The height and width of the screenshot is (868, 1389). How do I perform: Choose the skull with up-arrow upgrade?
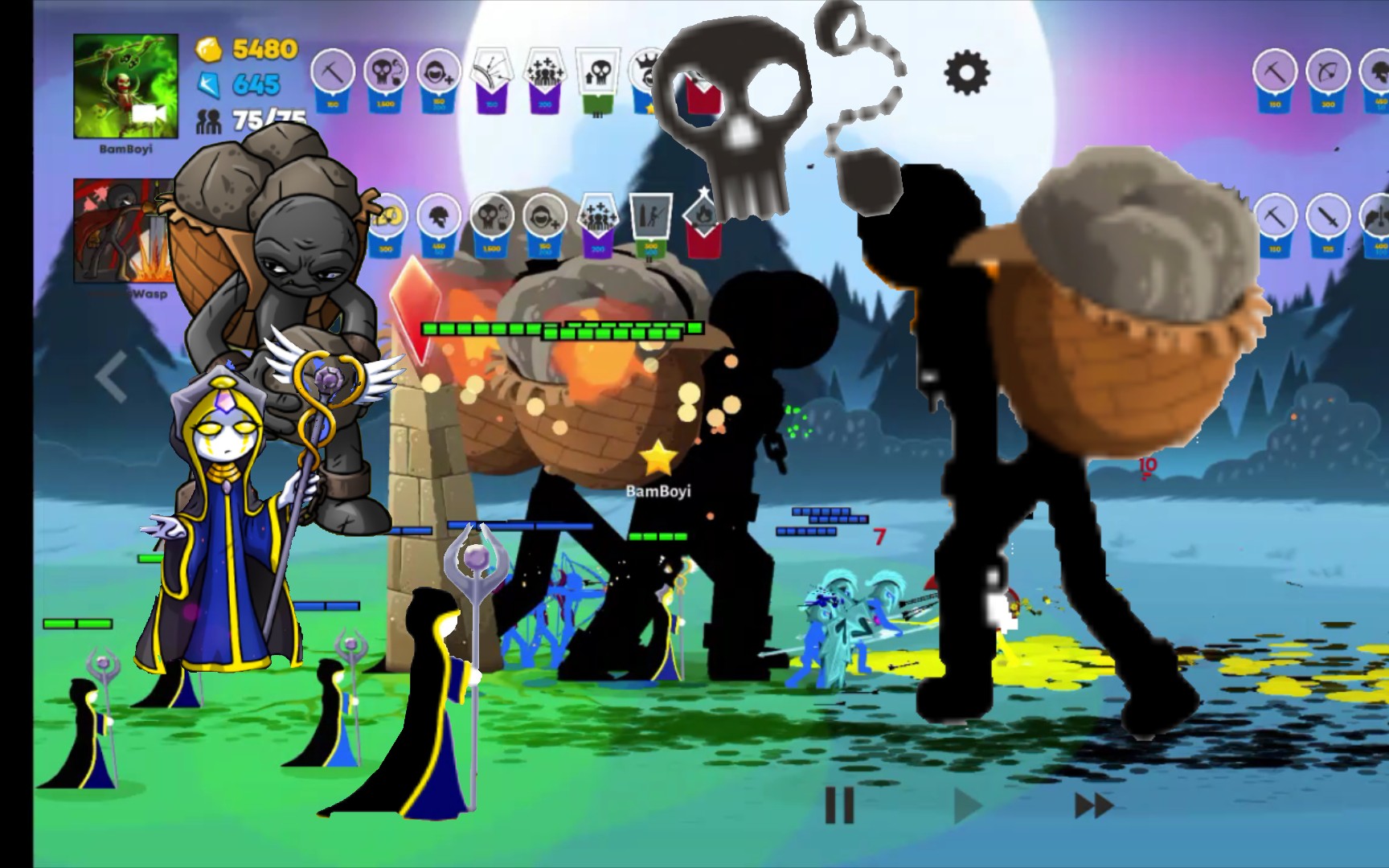(598, 74)
